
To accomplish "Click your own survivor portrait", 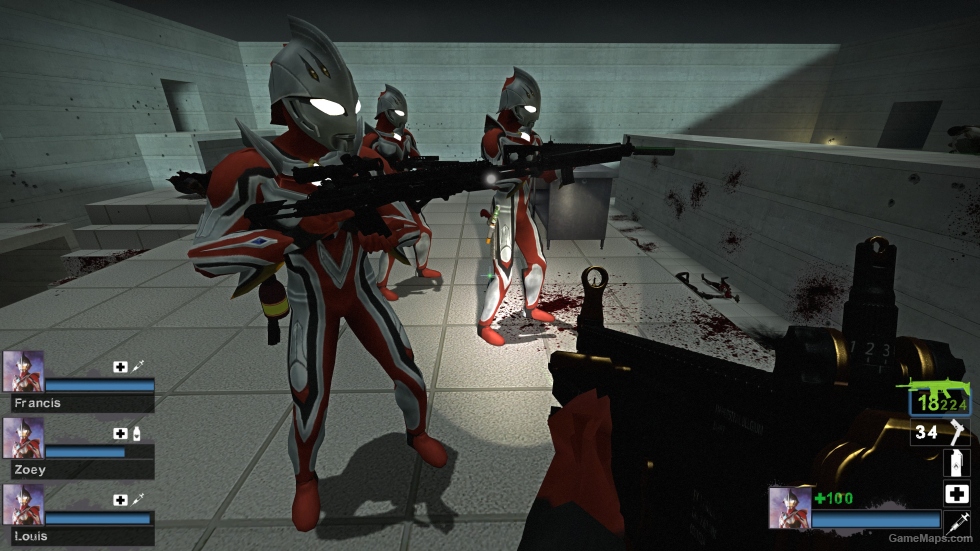I will (x=789, y=507).
